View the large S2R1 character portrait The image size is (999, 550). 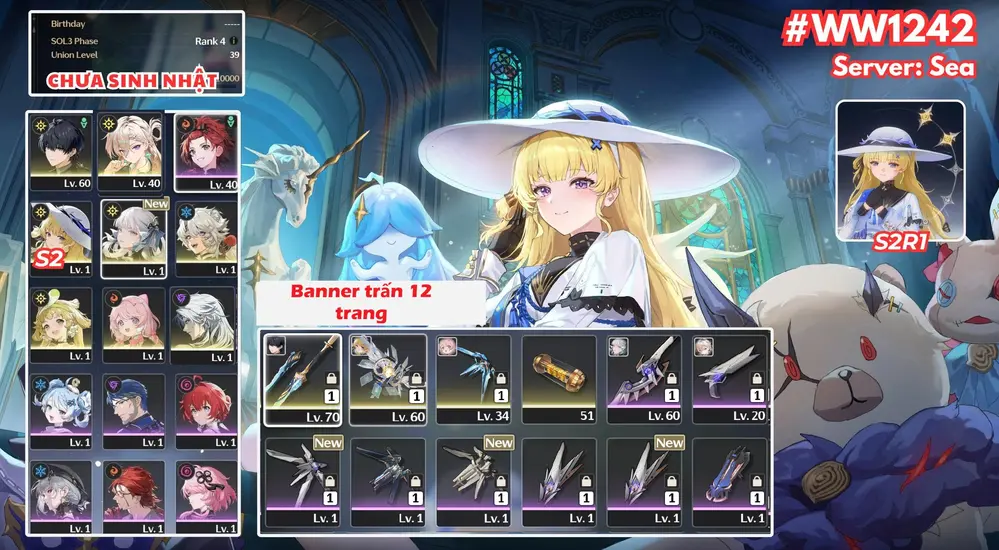900,170
